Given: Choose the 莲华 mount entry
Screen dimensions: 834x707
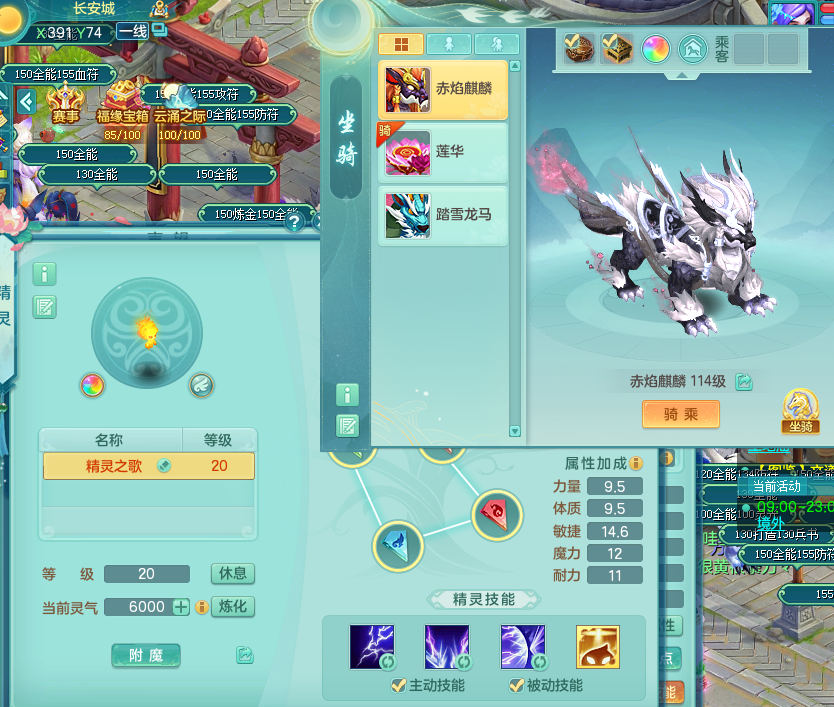Looking at the screenshot, I should click(x=443, y=151).
